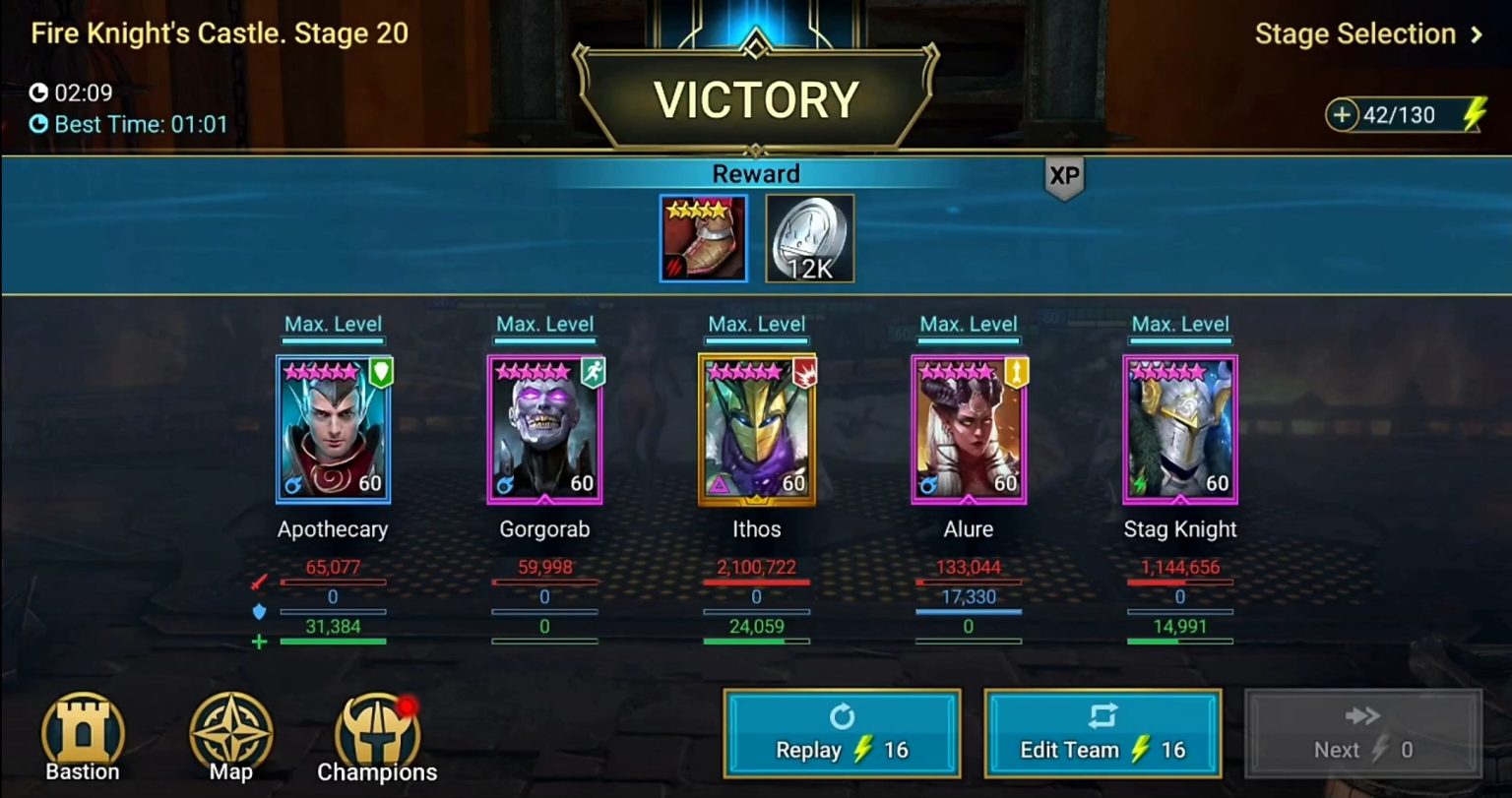Screen dimensions: 1512x798
Task: Click the blue shield defense stat icon
Action: (x=258, y=610)
